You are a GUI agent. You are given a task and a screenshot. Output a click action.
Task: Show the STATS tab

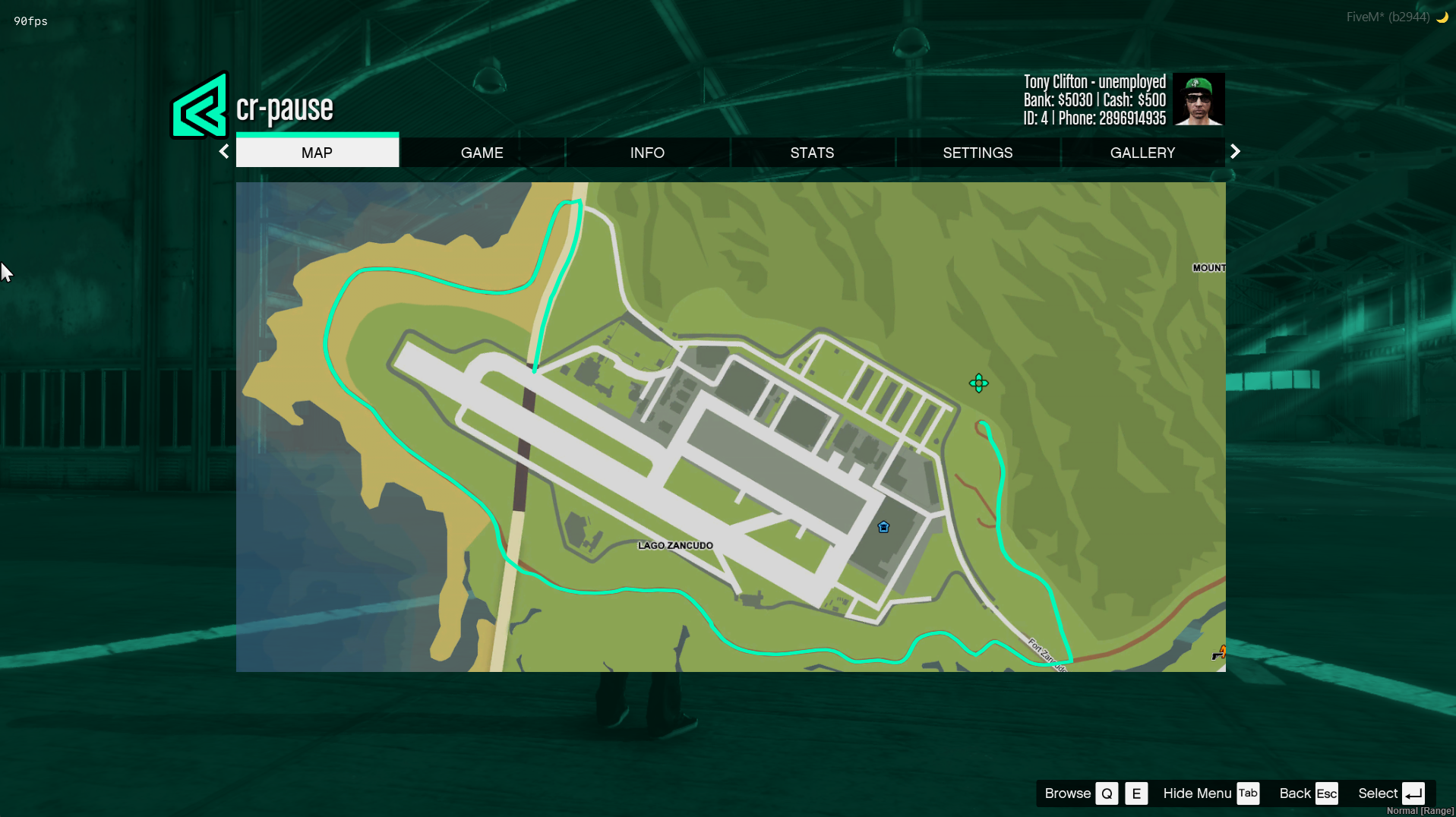[x=812, y=153]
